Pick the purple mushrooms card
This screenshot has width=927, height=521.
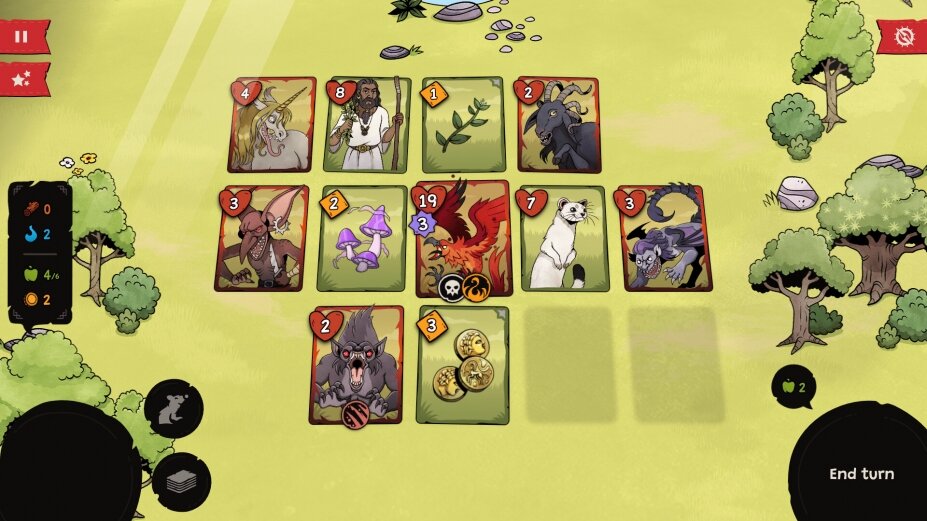pyautogui.click(x=362, y=239)
